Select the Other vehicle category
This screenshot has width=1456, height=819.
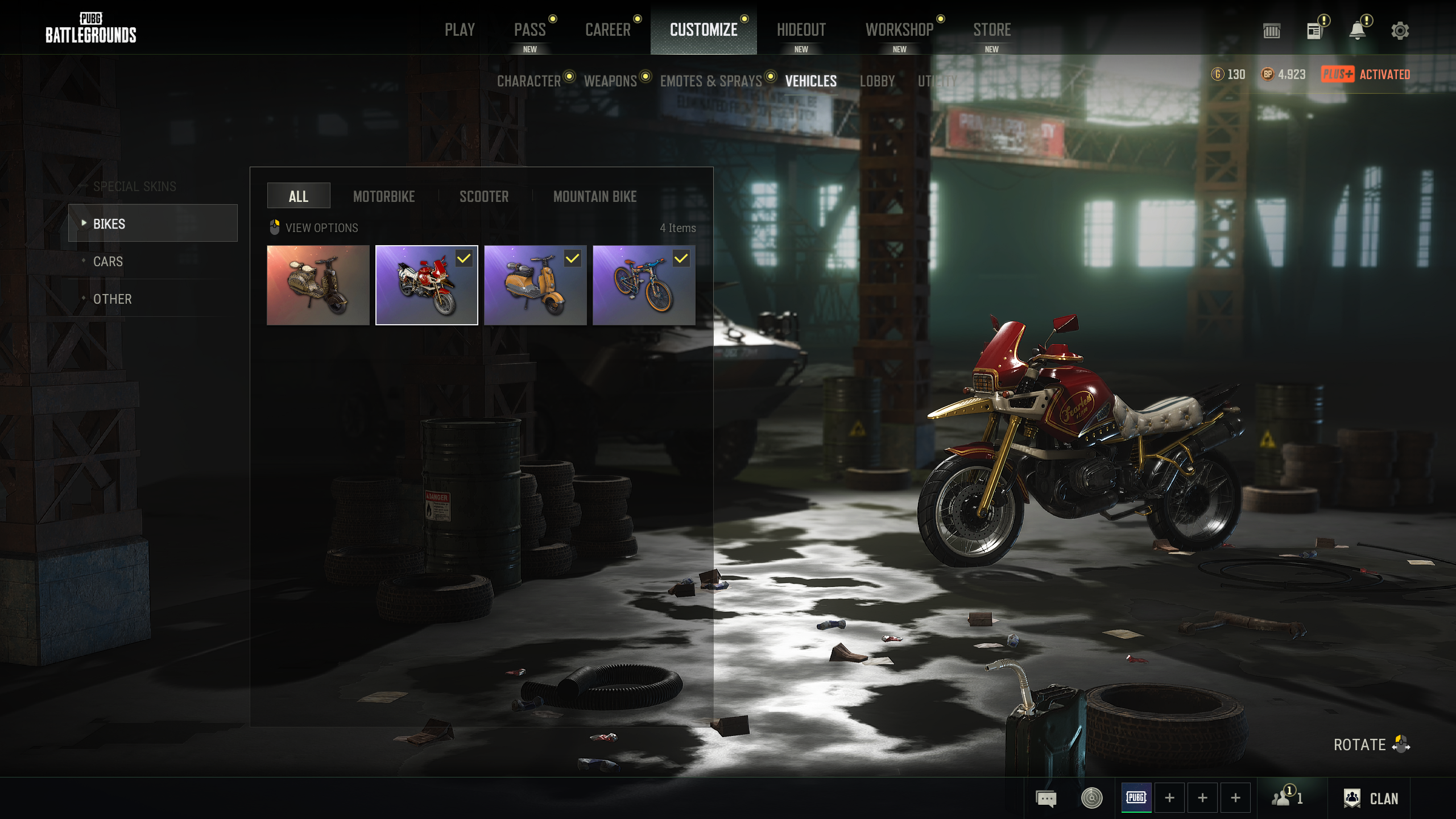[x=113, y=299]
